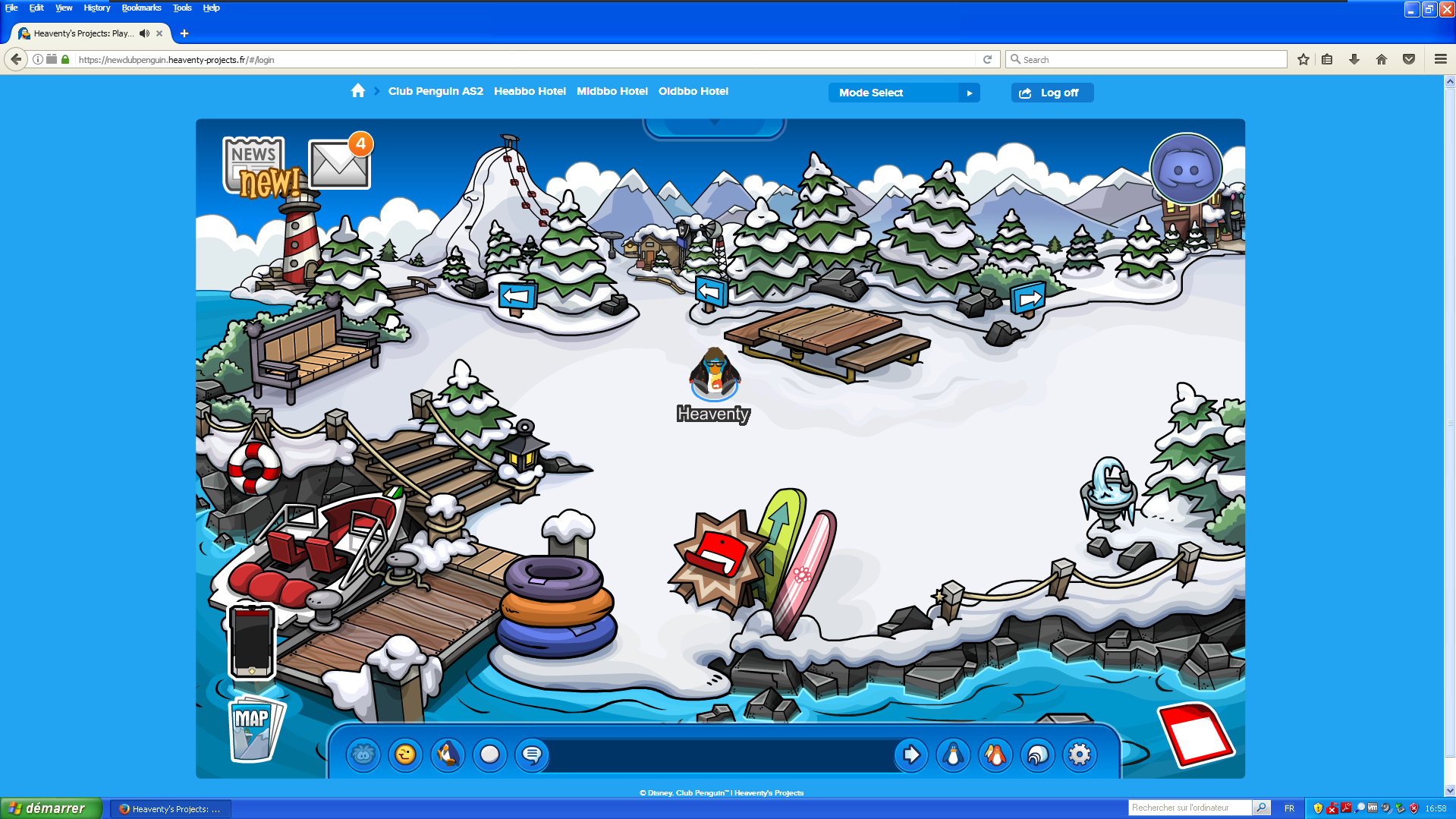Open the spy phone
This screenshot has width=1456, height=819.
[252, 641]
